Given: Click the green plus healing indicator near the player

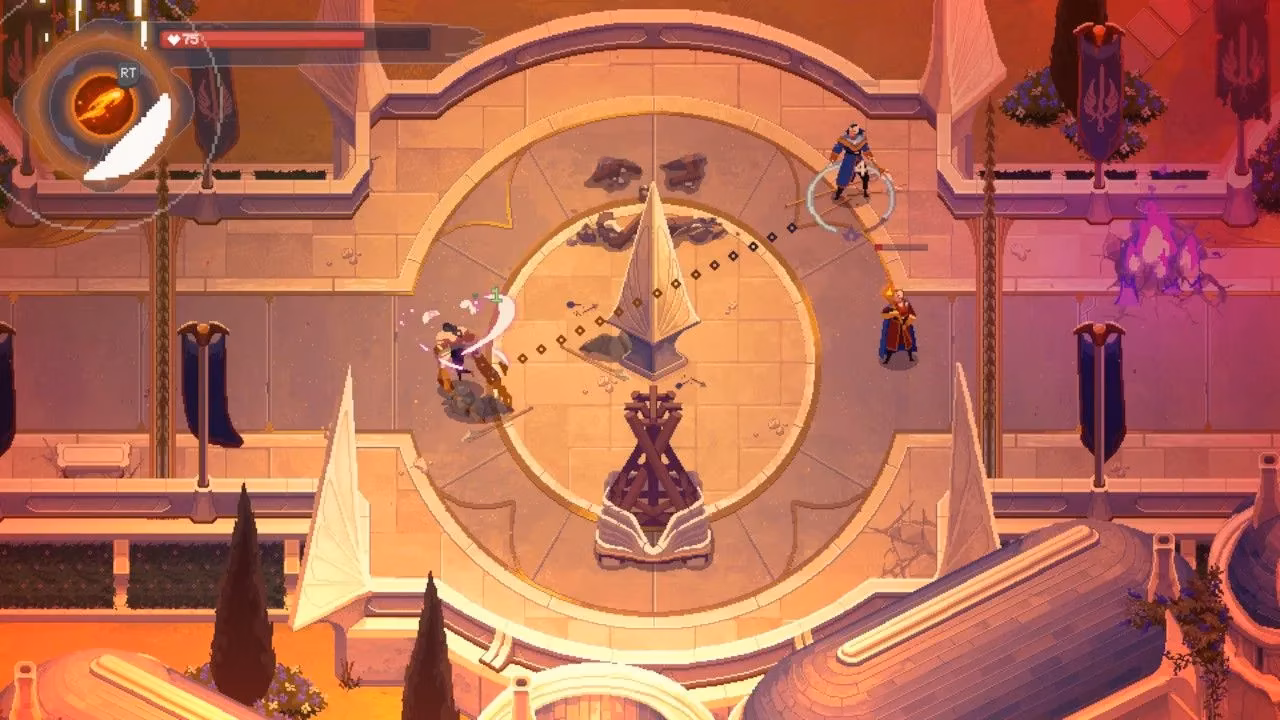Looking at the screenshot, I should click(x=494, y=294).
